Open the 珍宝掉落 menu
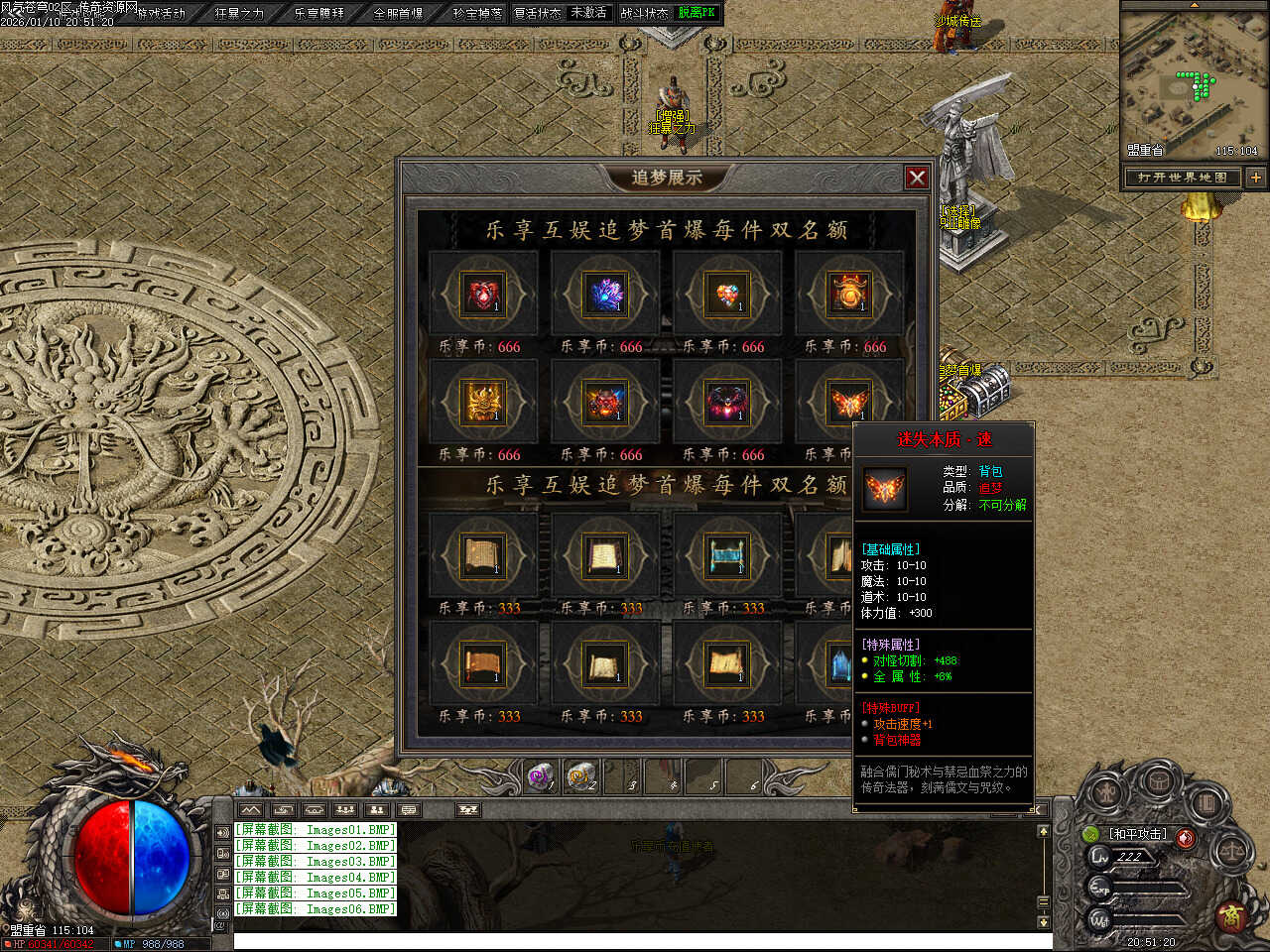1270x952 pixels. [477, 13]
